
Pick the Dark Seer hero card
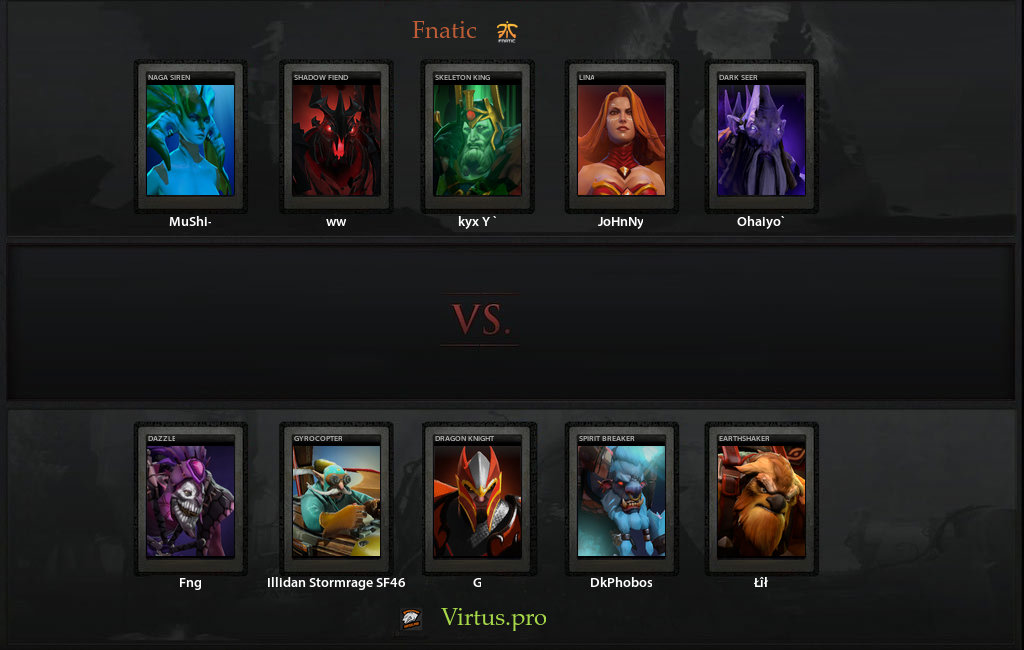click(762, 138)
